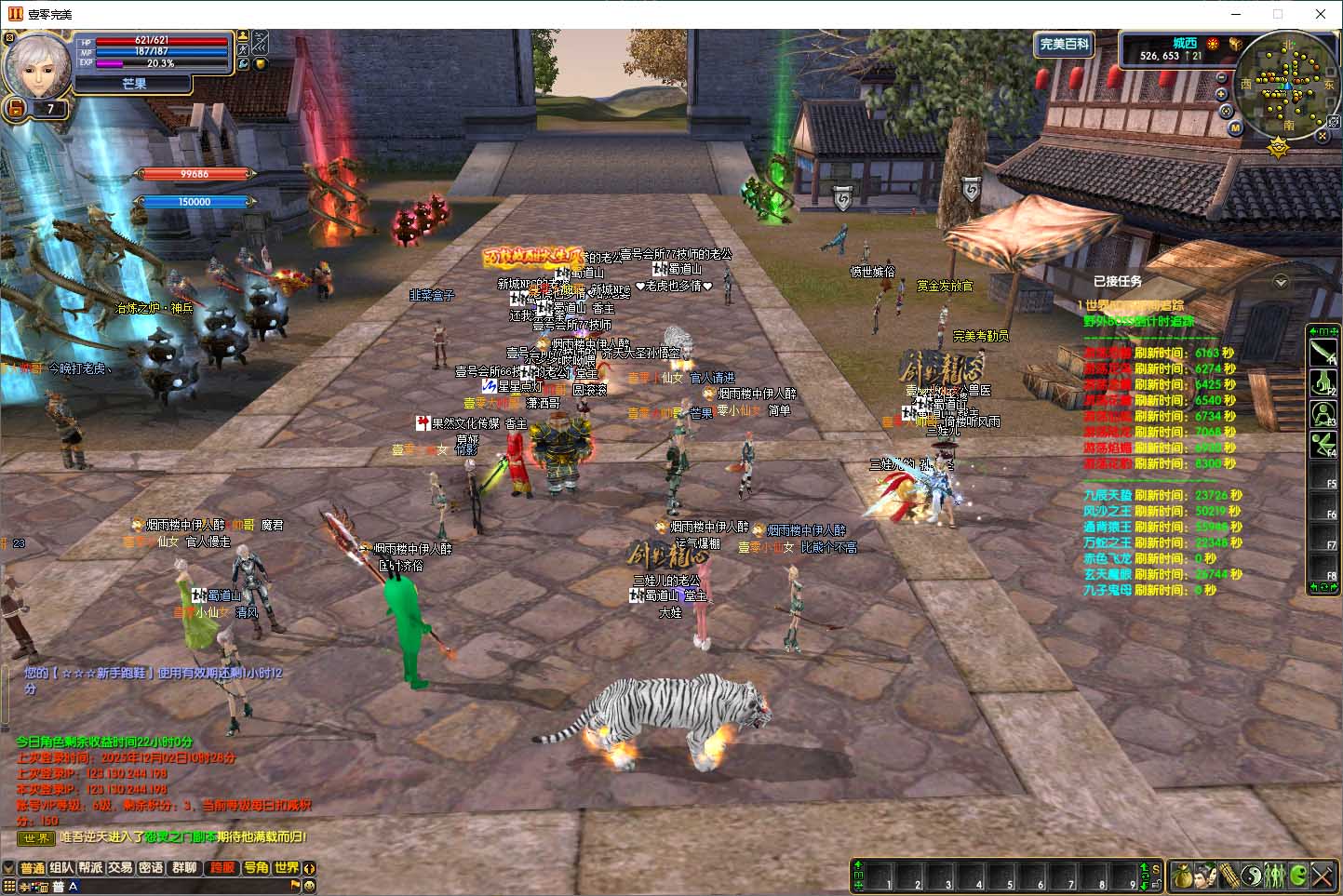Open the character portrait menu icon
This screenshot has width=1343, height=896.
(1204, 876)
